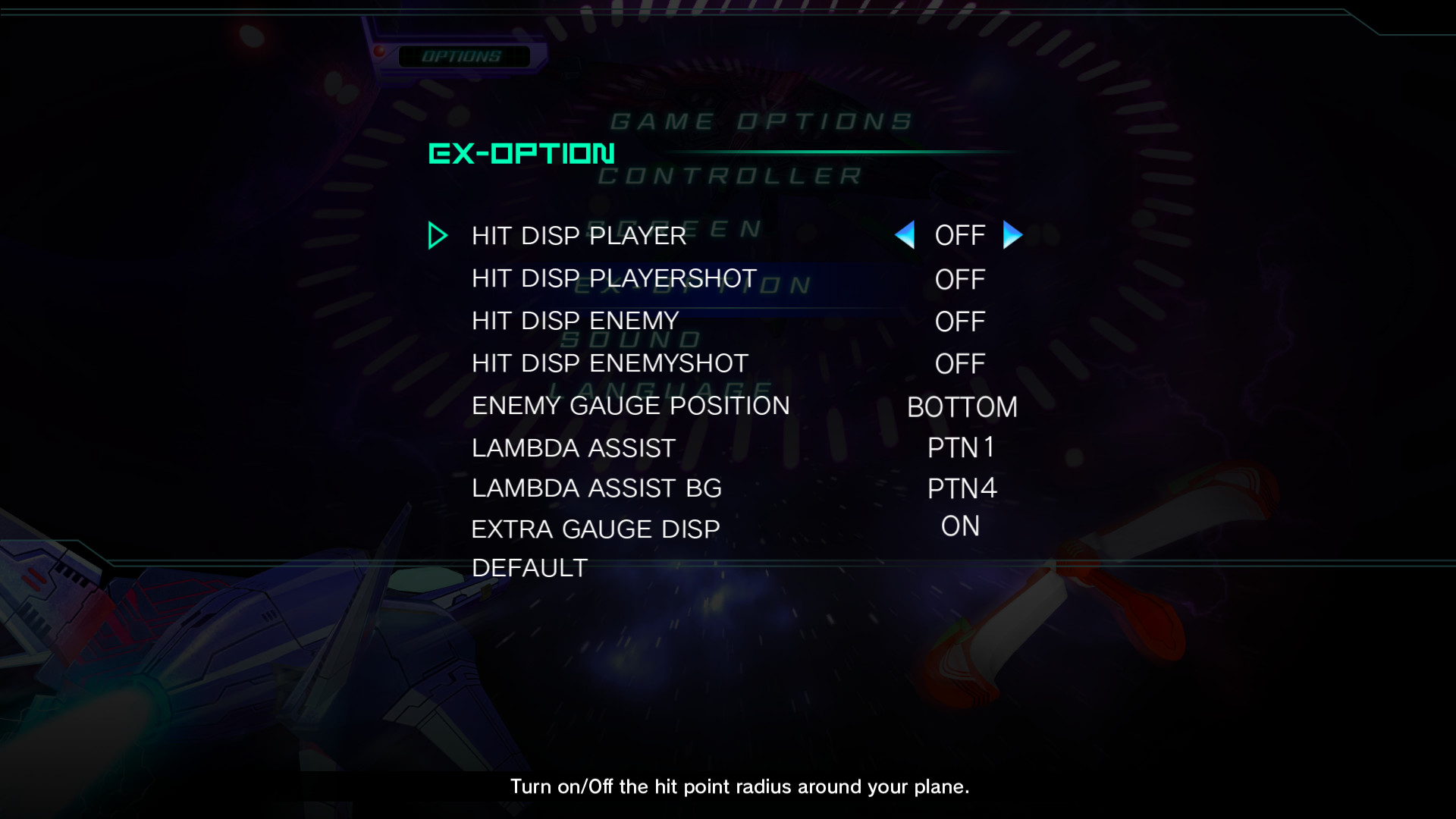Select LAMBDA ASSIST PTN1 value
The width and height of the screenshot is (1456, 819).
pyautogui.click(x=960, y=448)
